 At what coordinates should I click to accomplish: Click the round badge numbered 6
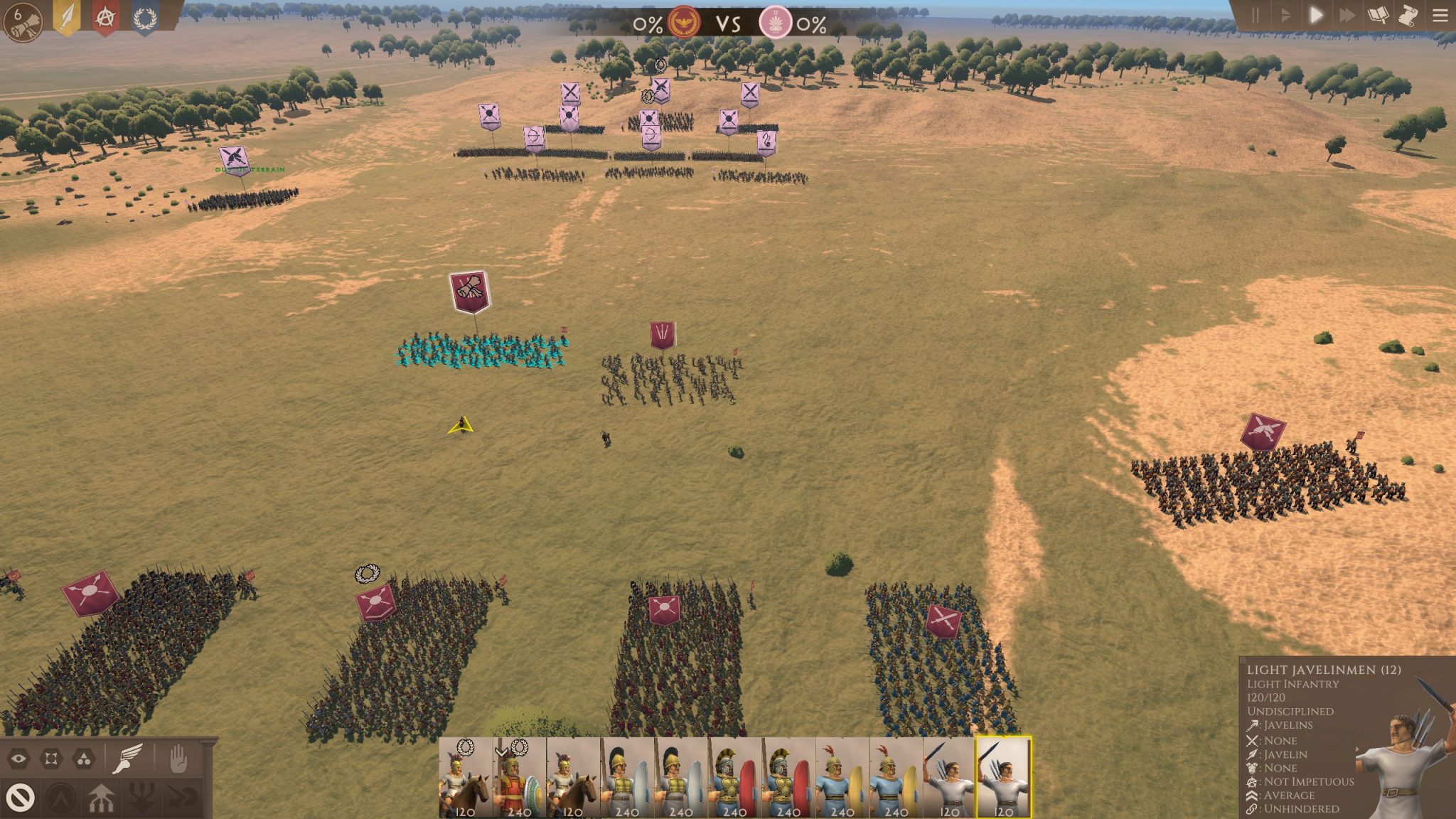pyautogui.click(x=22, y=20)
